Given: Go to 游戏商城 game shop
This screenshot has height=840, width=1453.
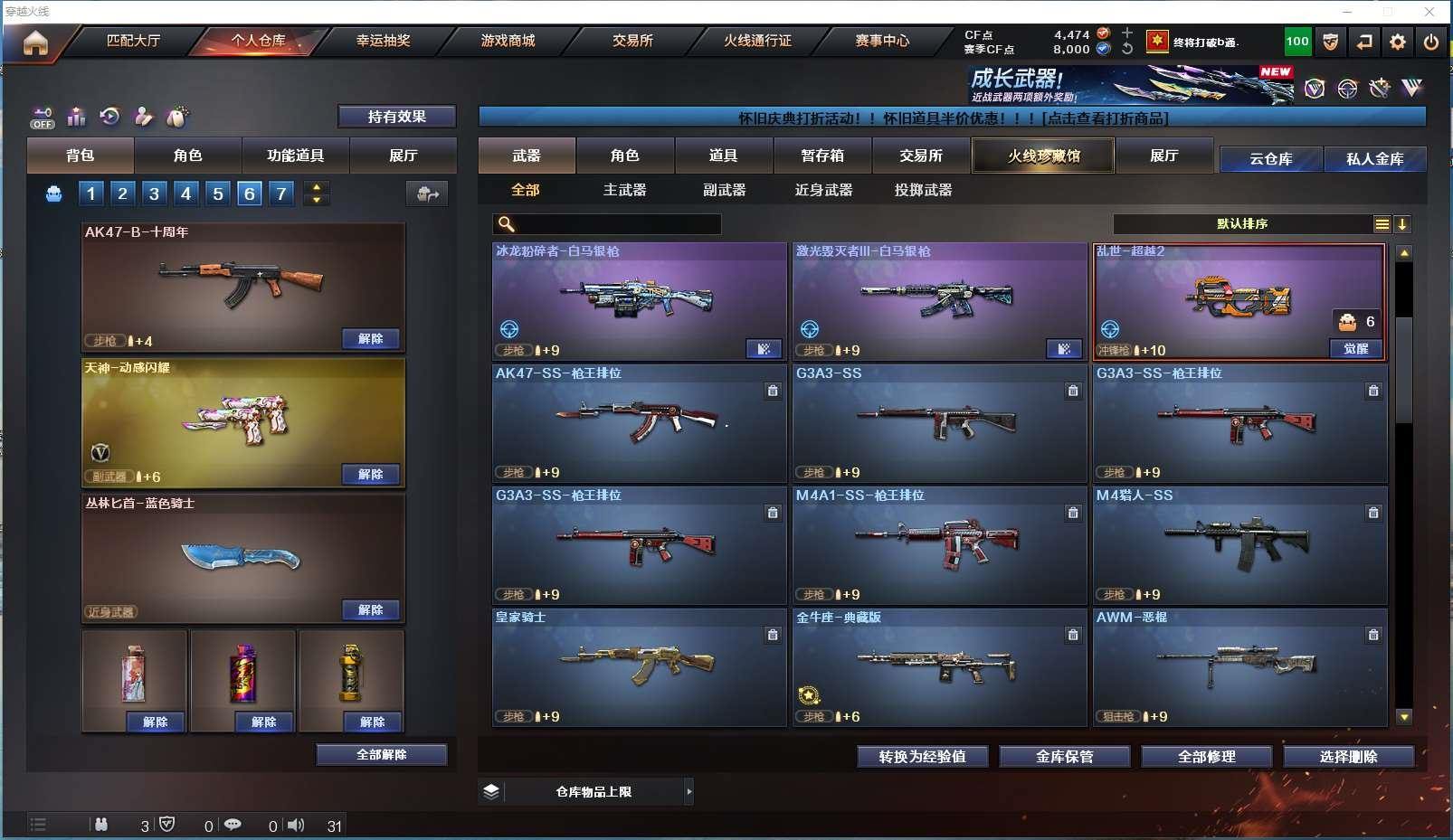Looking at the screenshot, I should 508,41.
